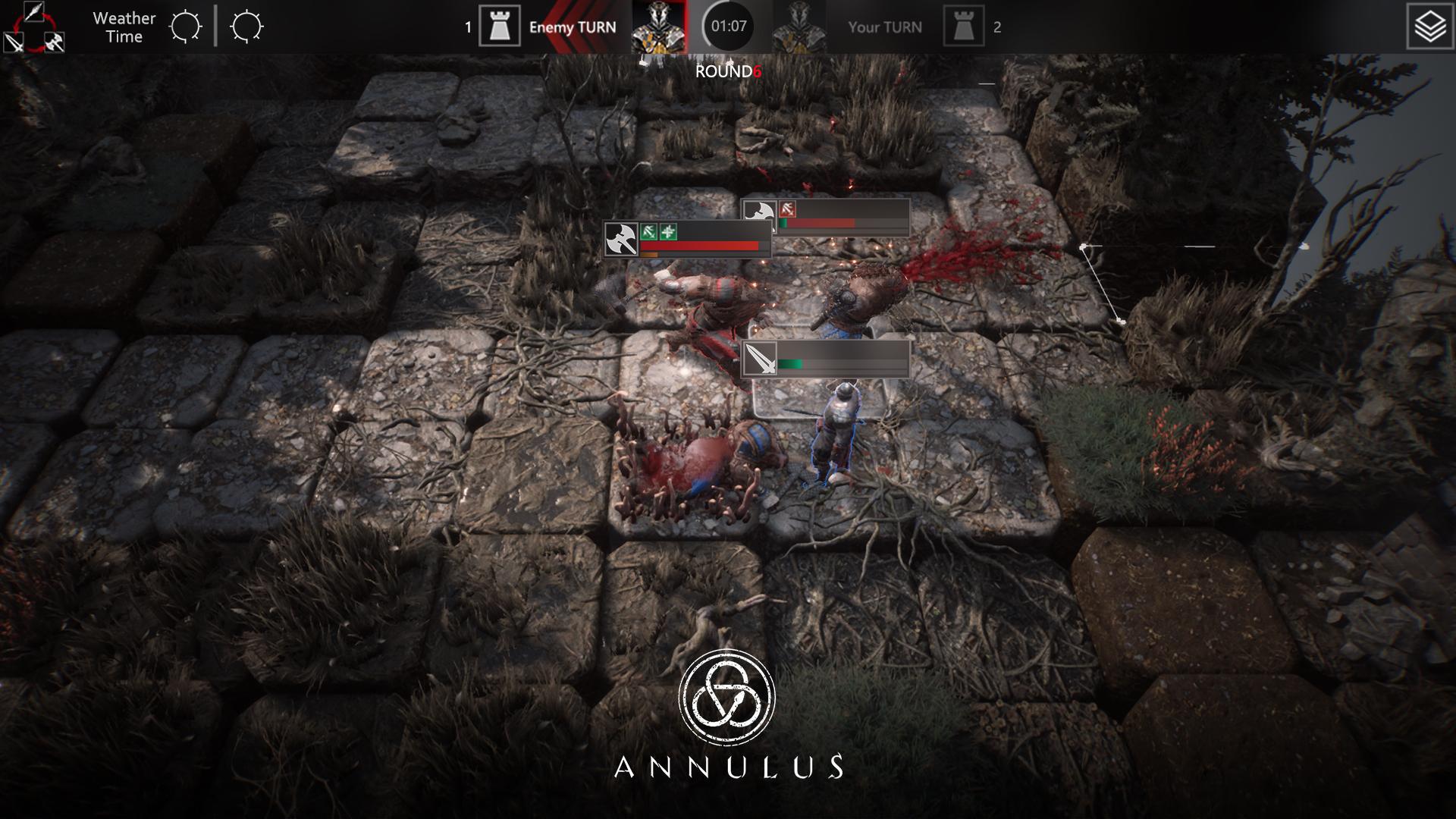Open the layers menu button
The image size is (1456, 819).
[x=1429, y=27]
